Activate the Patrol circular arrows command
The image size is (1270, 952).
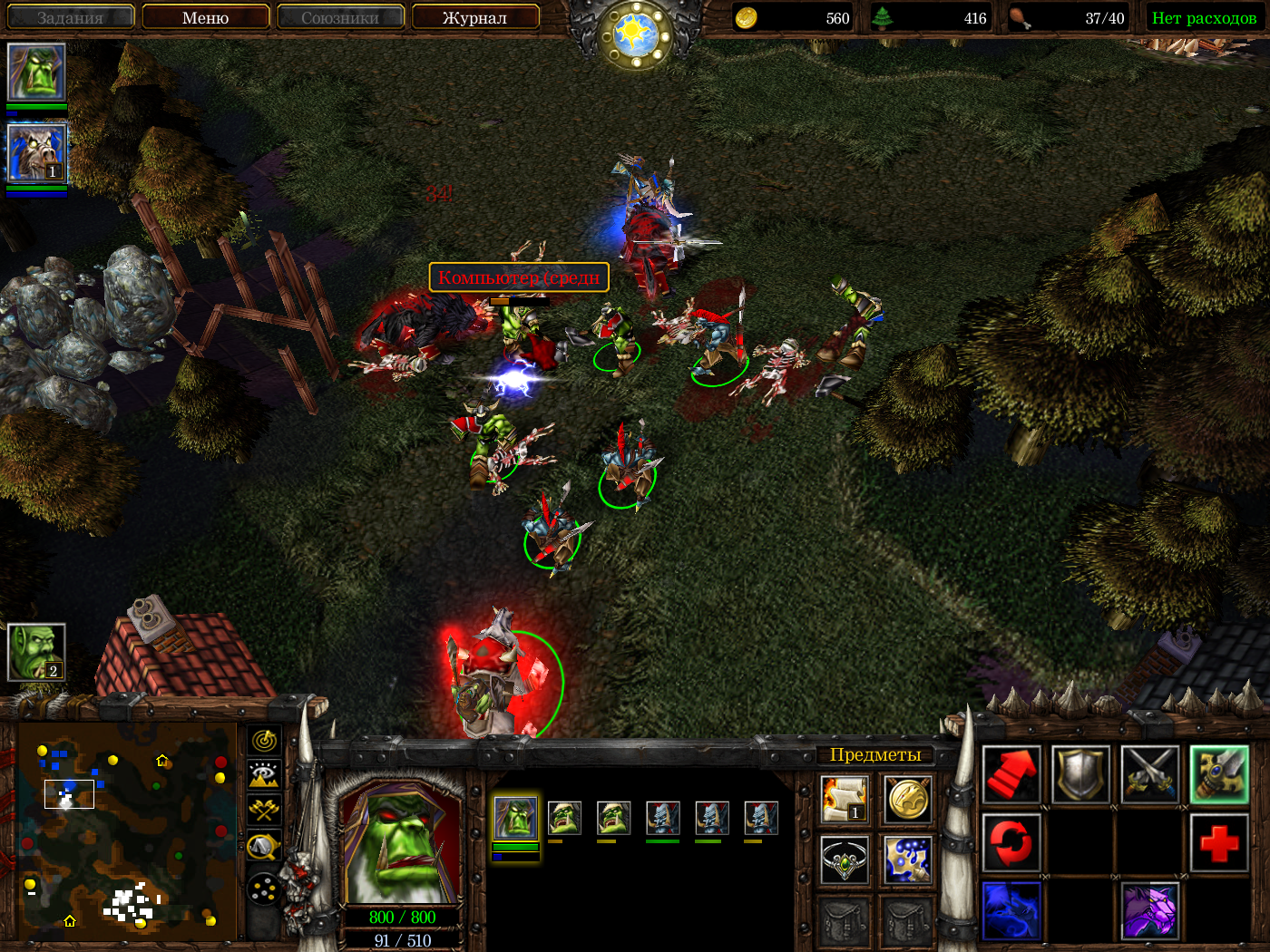click(x=1011, y=842)
